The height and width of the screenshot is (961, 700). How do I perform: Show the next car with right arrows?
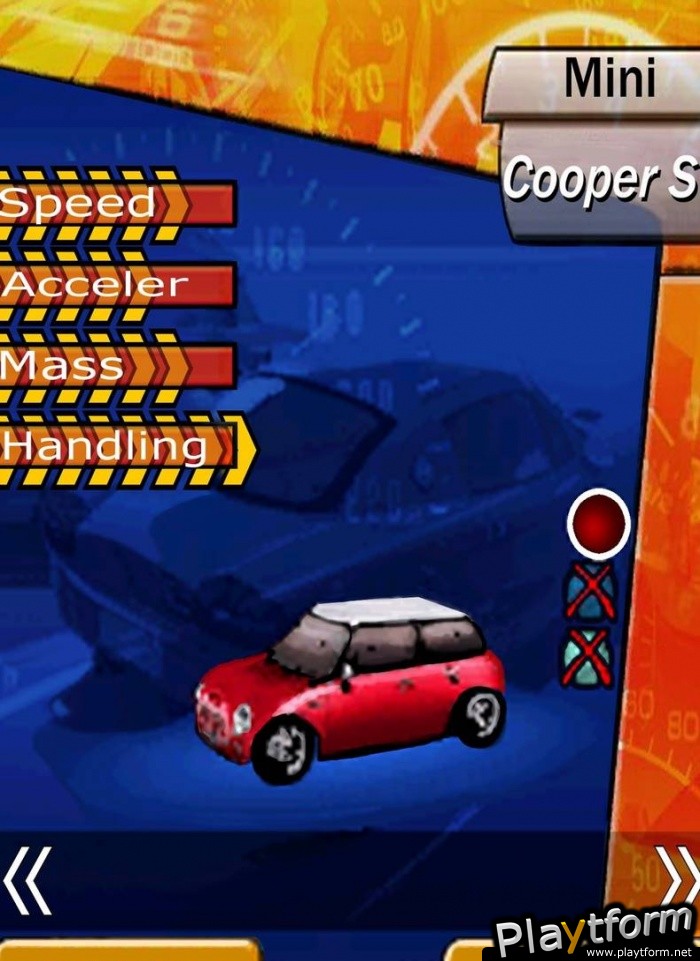click(x=678, y=875)
